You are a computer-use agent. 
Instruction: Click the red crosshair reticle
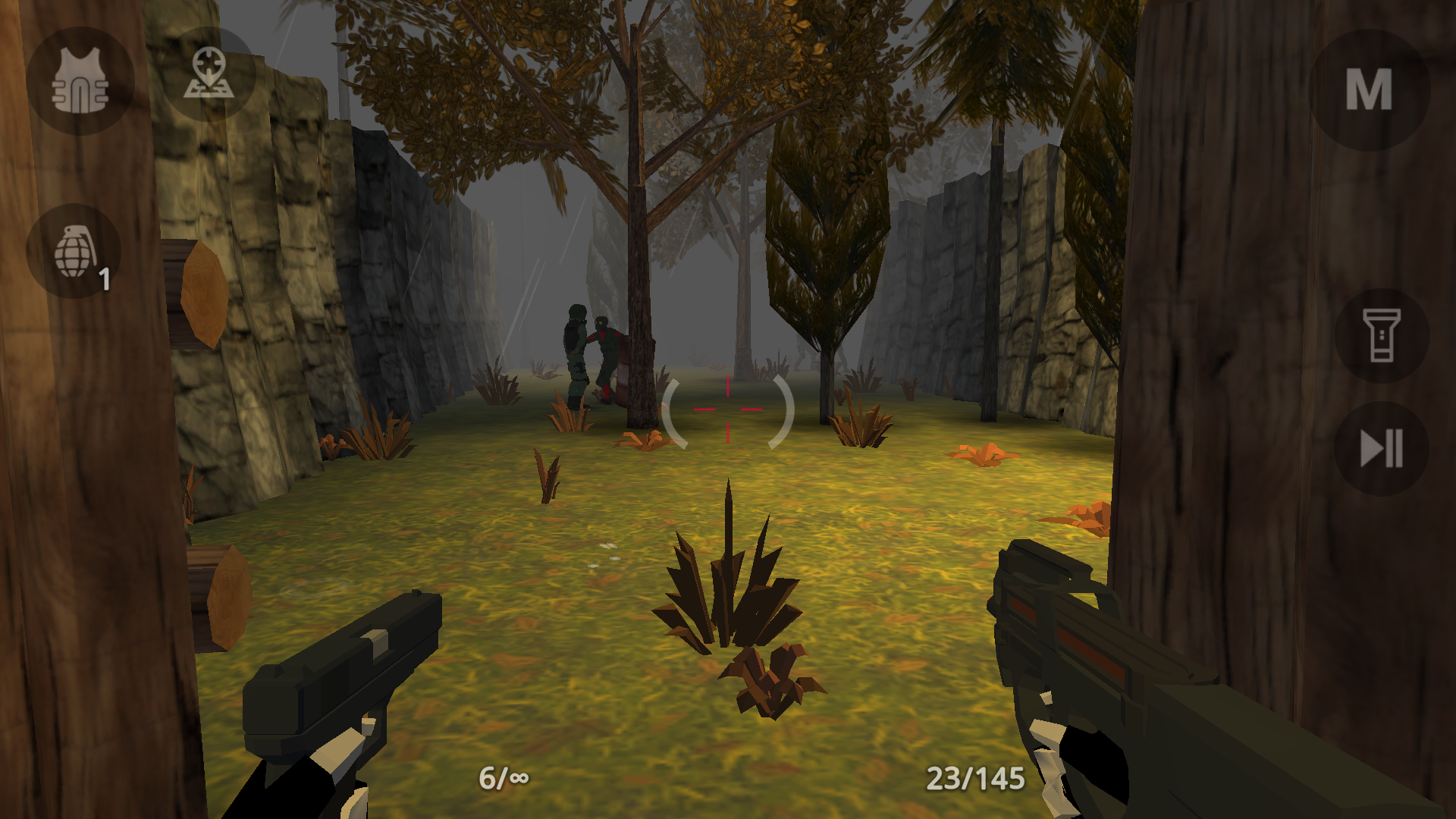coord(727,409)
